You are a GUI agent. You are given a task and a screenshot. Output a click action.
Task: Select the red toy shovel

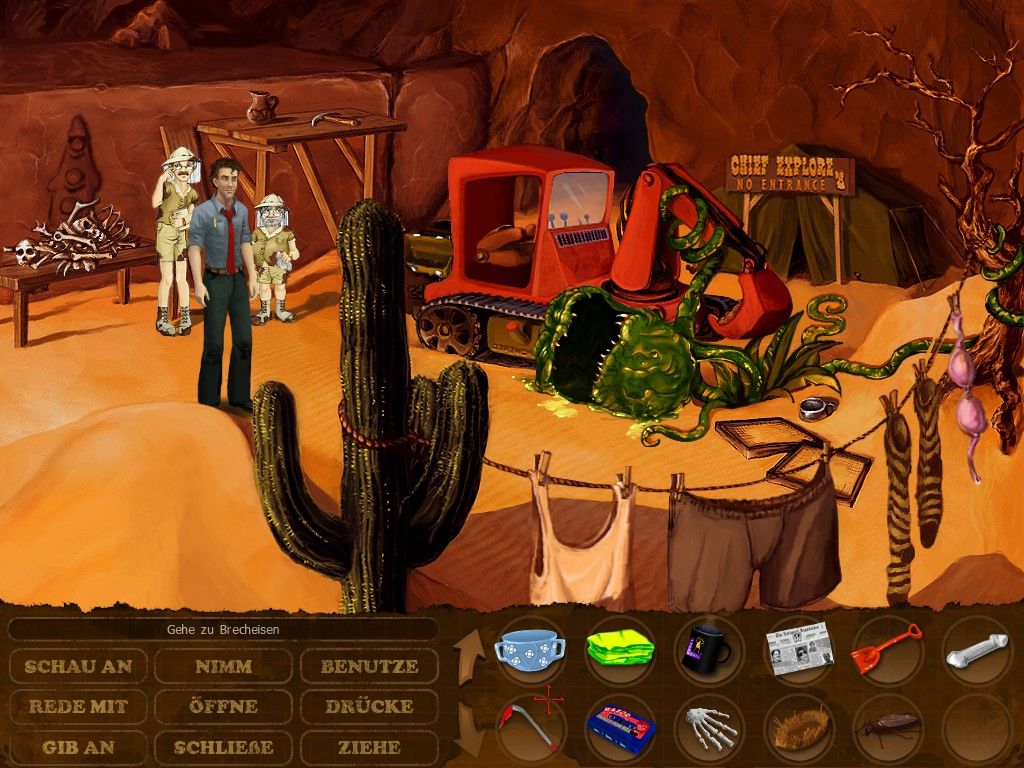886,648
